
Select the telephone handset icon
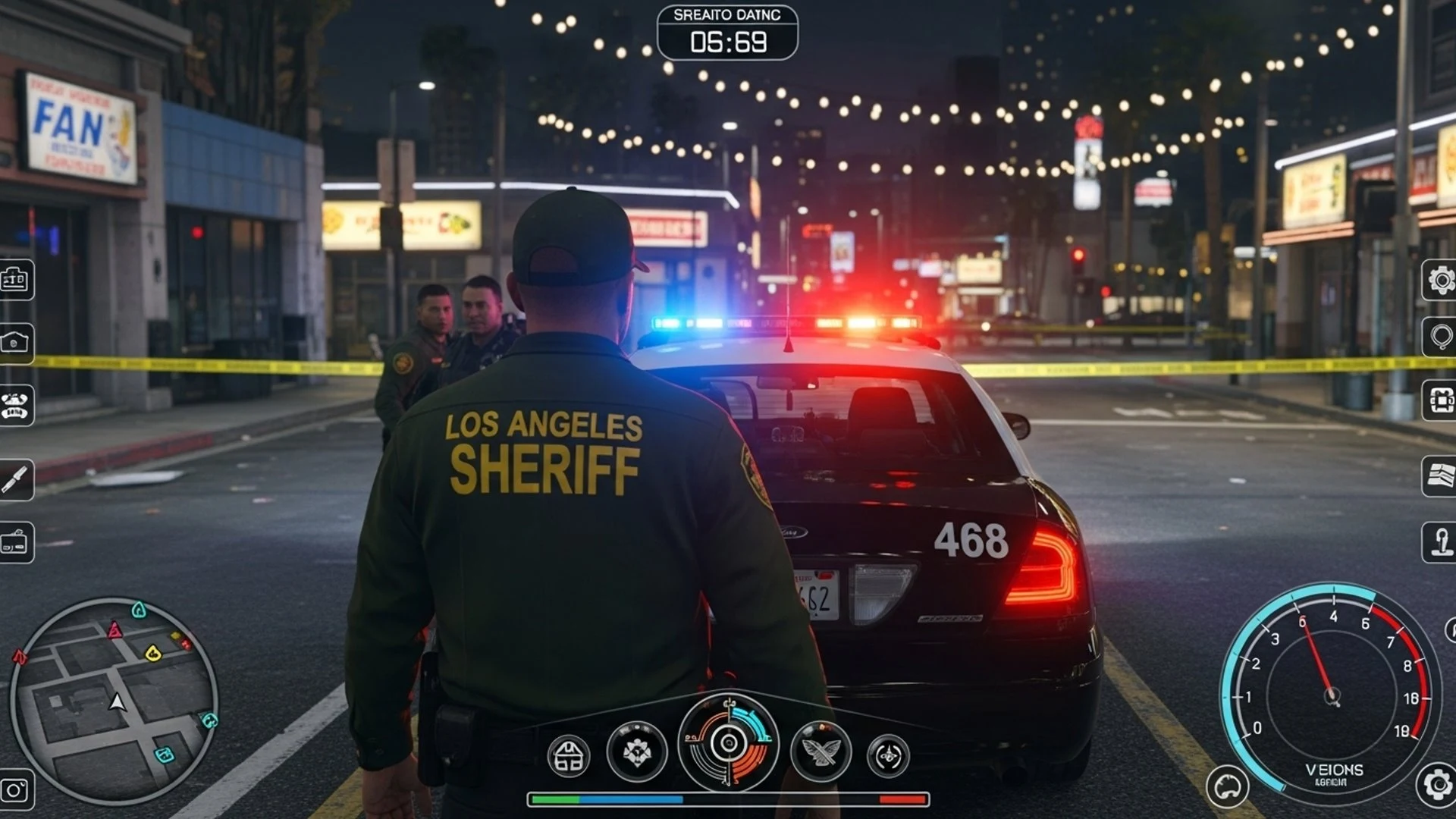[x=15, y=405]
